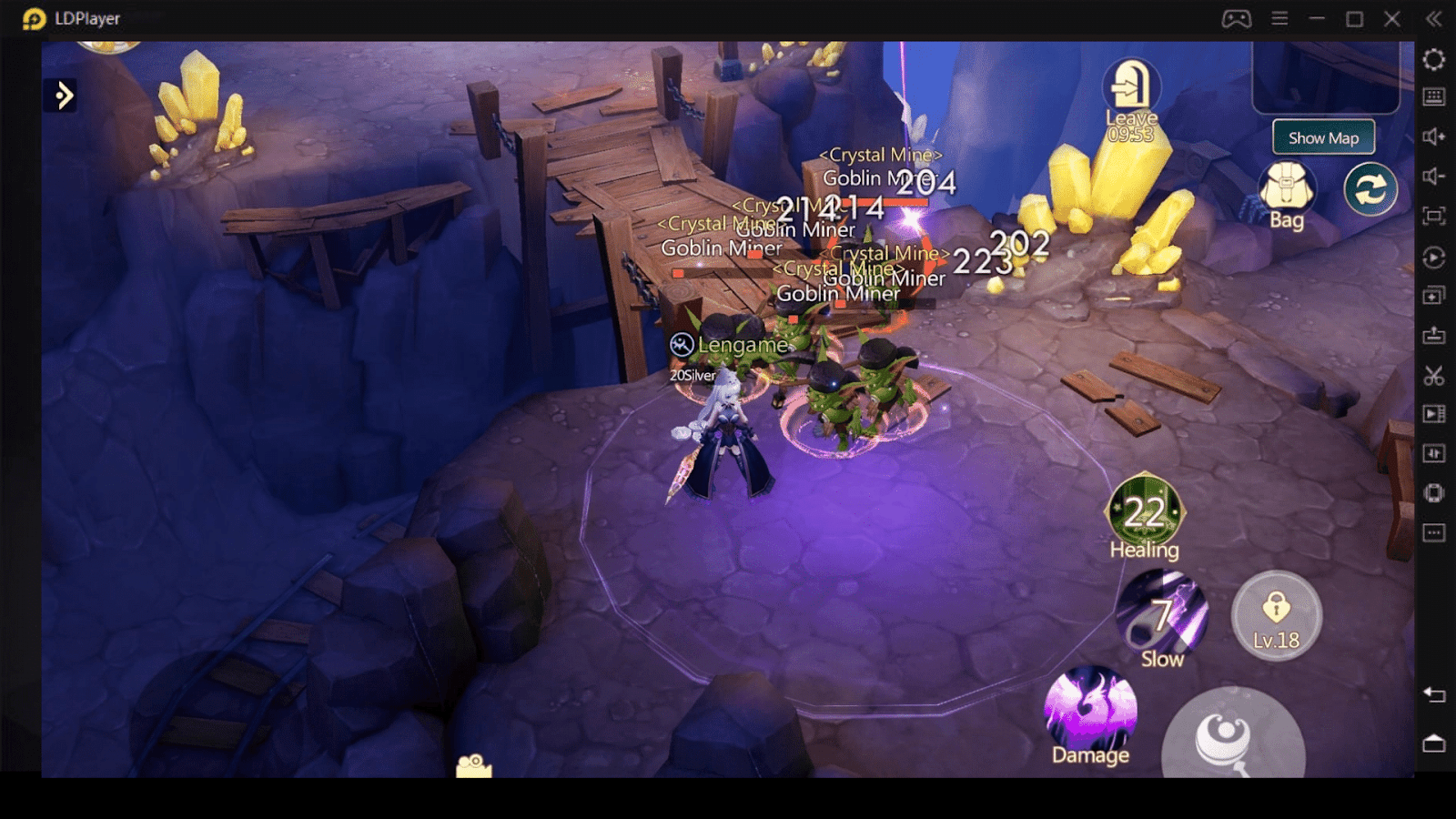
Task: Open the Bag inventory
Action: (1286, 189)
